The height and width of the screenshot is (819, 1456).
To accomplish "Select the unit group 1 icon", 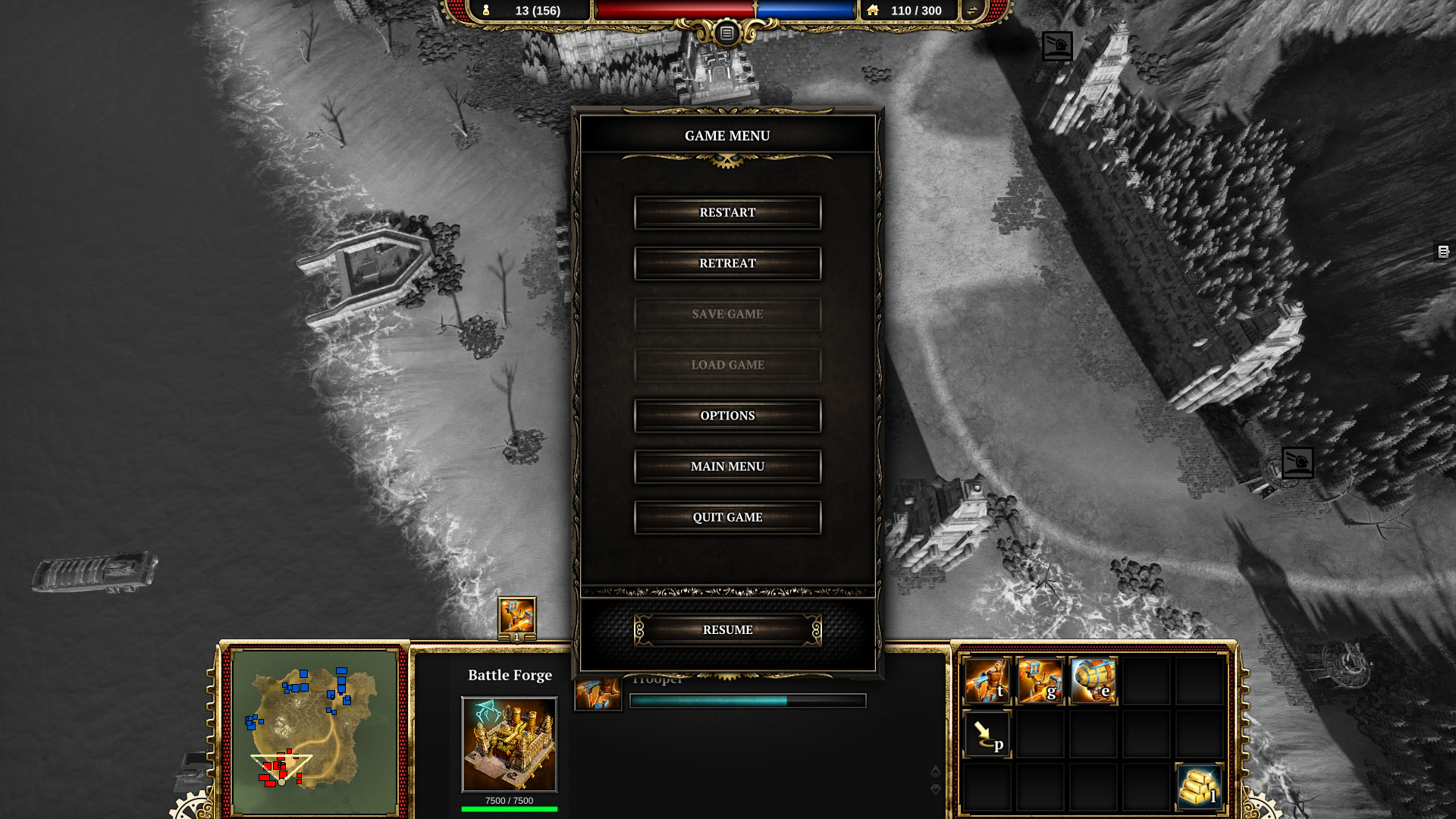I will click(516, 618).
